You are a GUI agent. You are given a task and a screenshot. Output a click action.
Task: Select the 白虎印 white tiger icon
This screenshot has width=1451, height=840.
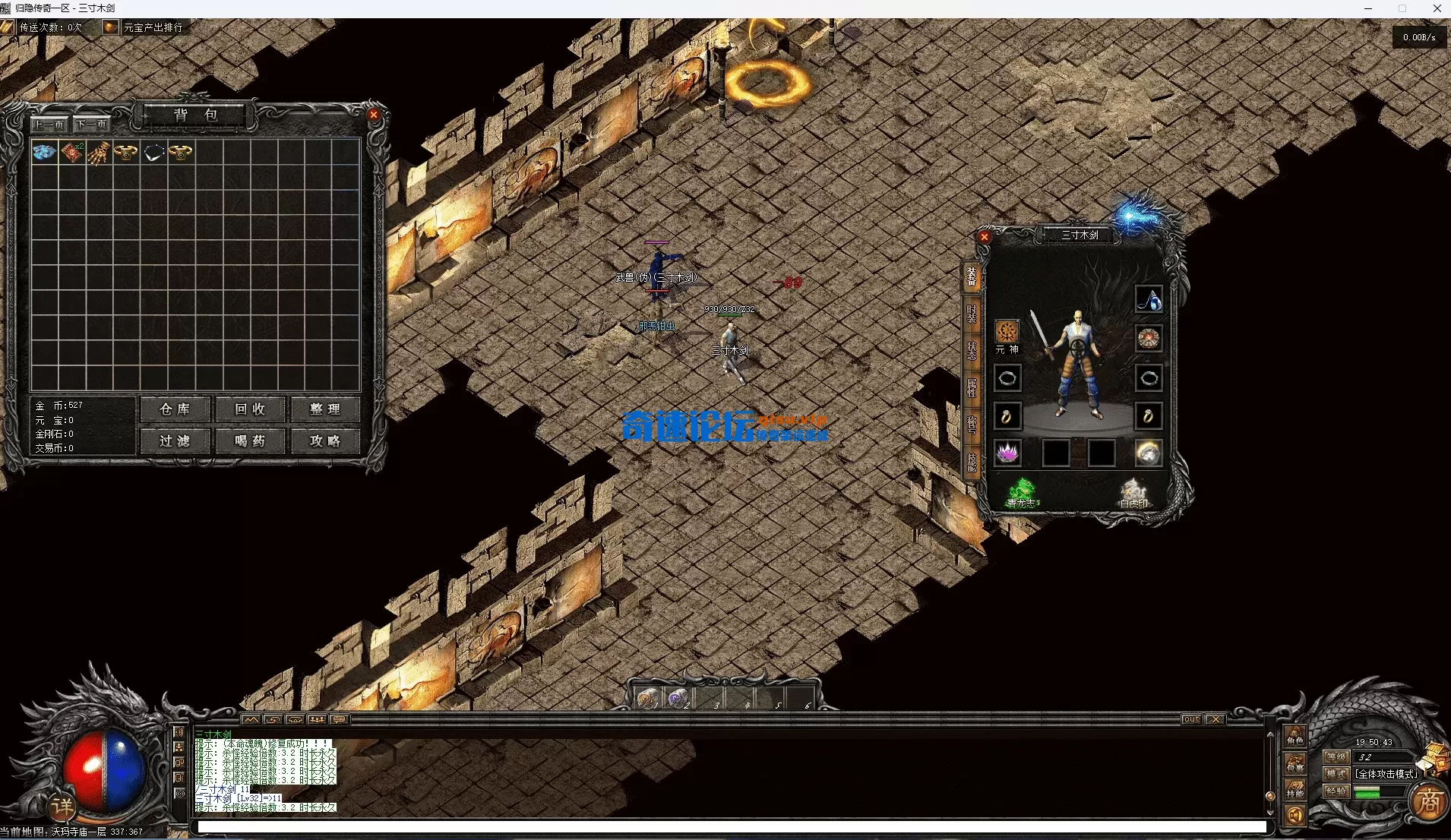pyautogui.click(x=1133, y=492)
